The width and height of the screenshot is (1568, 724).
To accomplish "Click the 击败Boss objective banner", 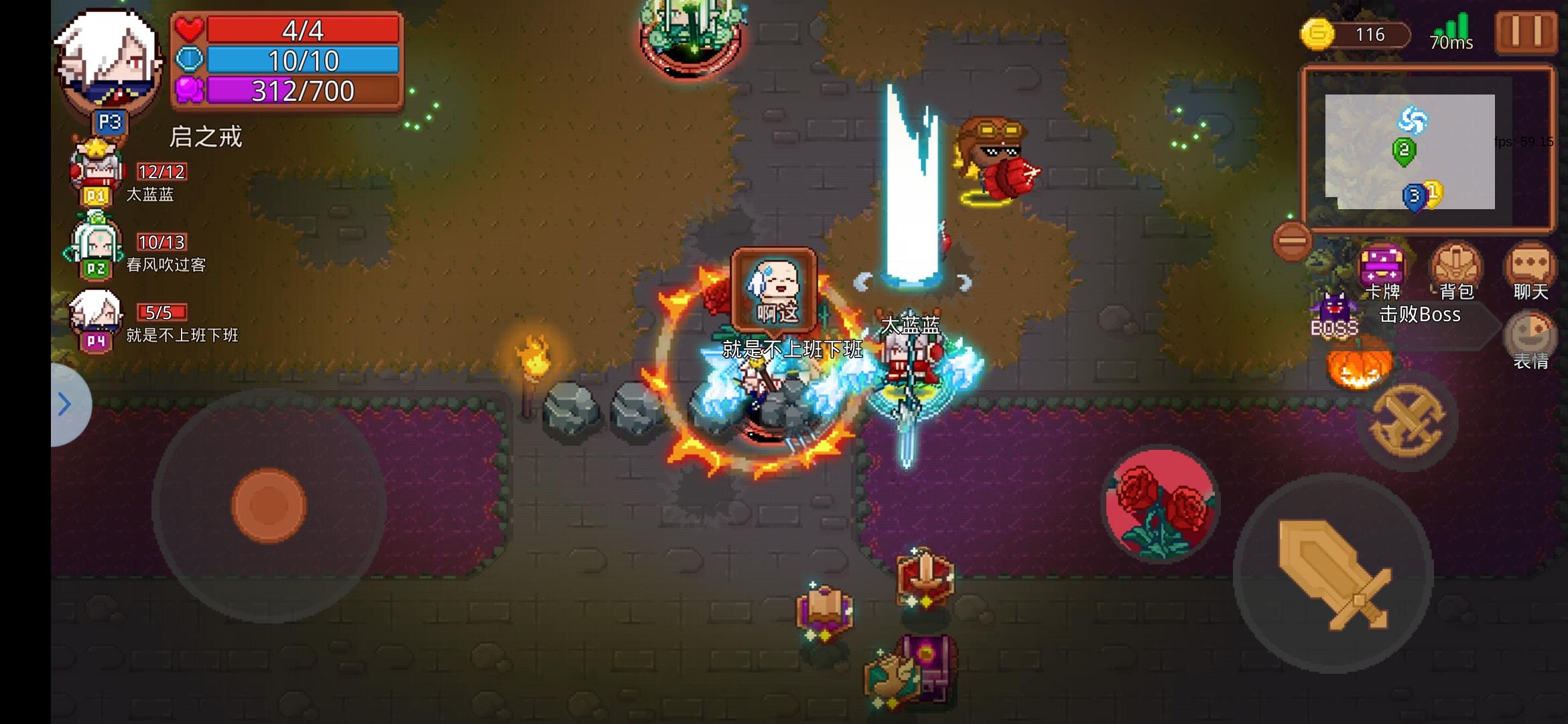I will pyautogui.click(x=1419, y=315).
